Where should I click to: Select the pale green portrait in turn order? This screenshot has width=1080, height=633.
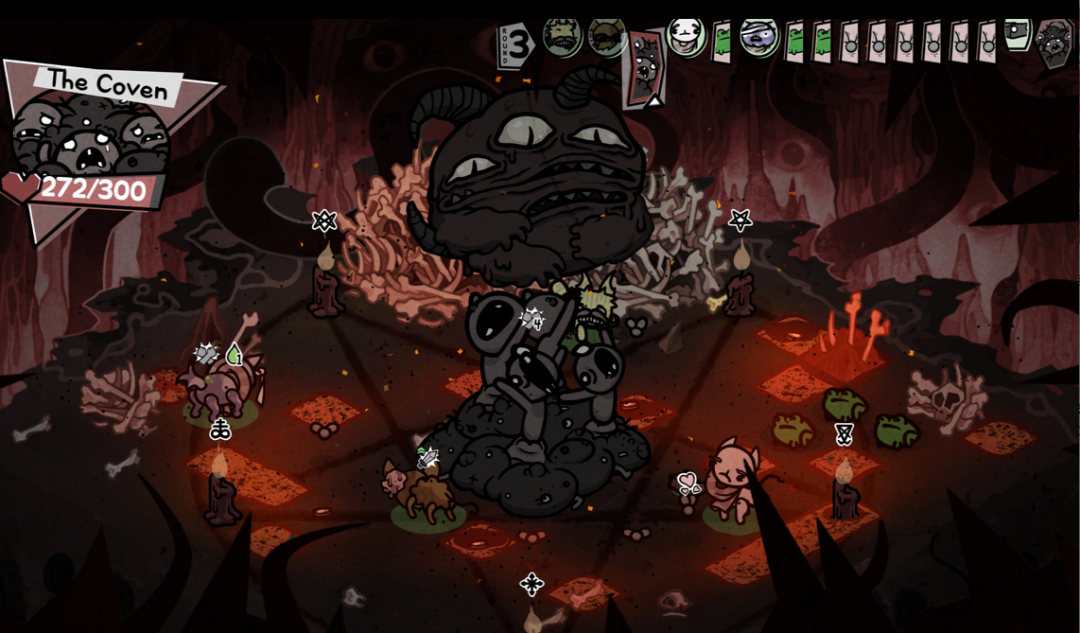(x=1017, y=33)
